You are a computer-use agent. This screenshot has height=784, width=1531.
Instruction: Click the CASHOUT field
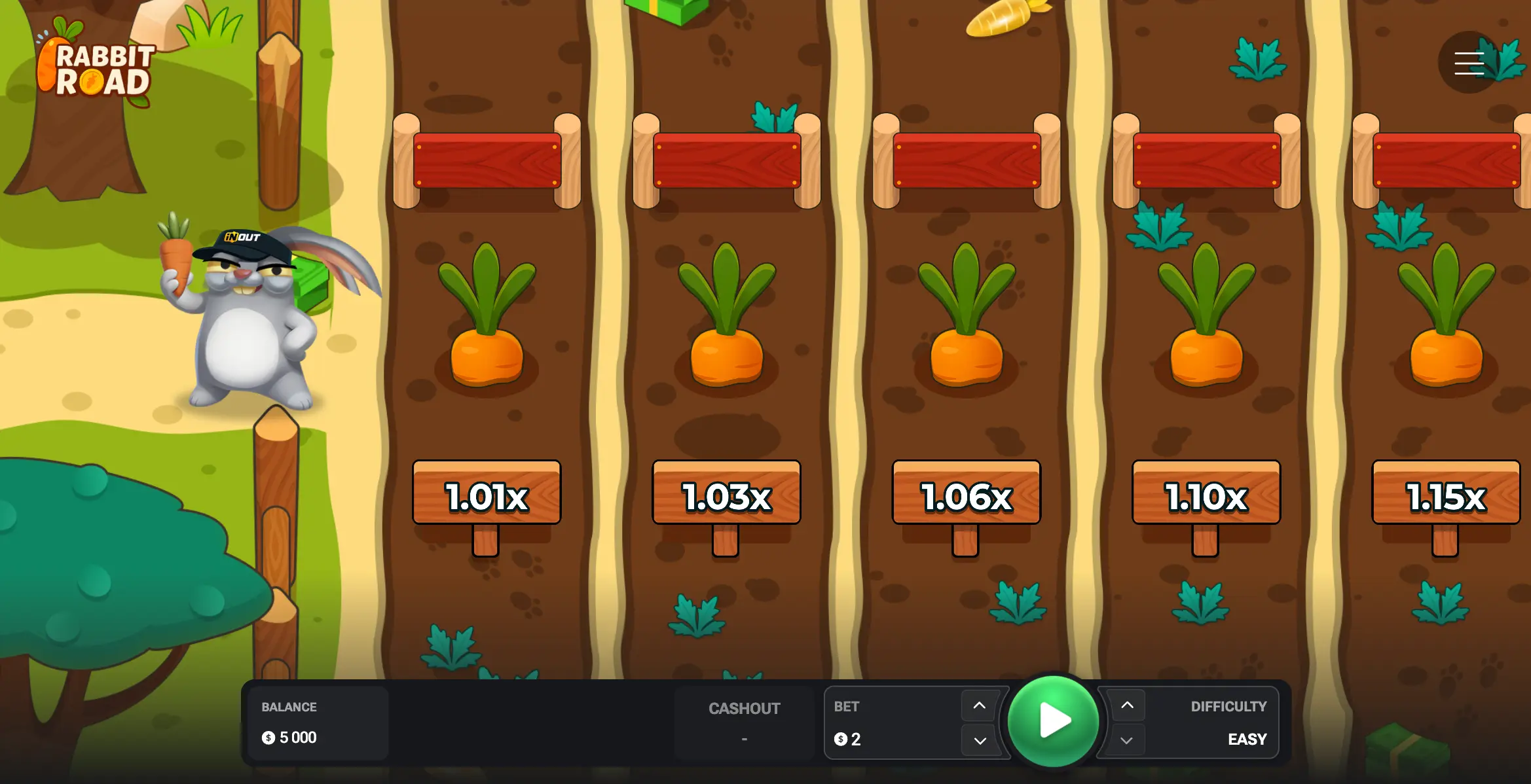tap(744, 722)
